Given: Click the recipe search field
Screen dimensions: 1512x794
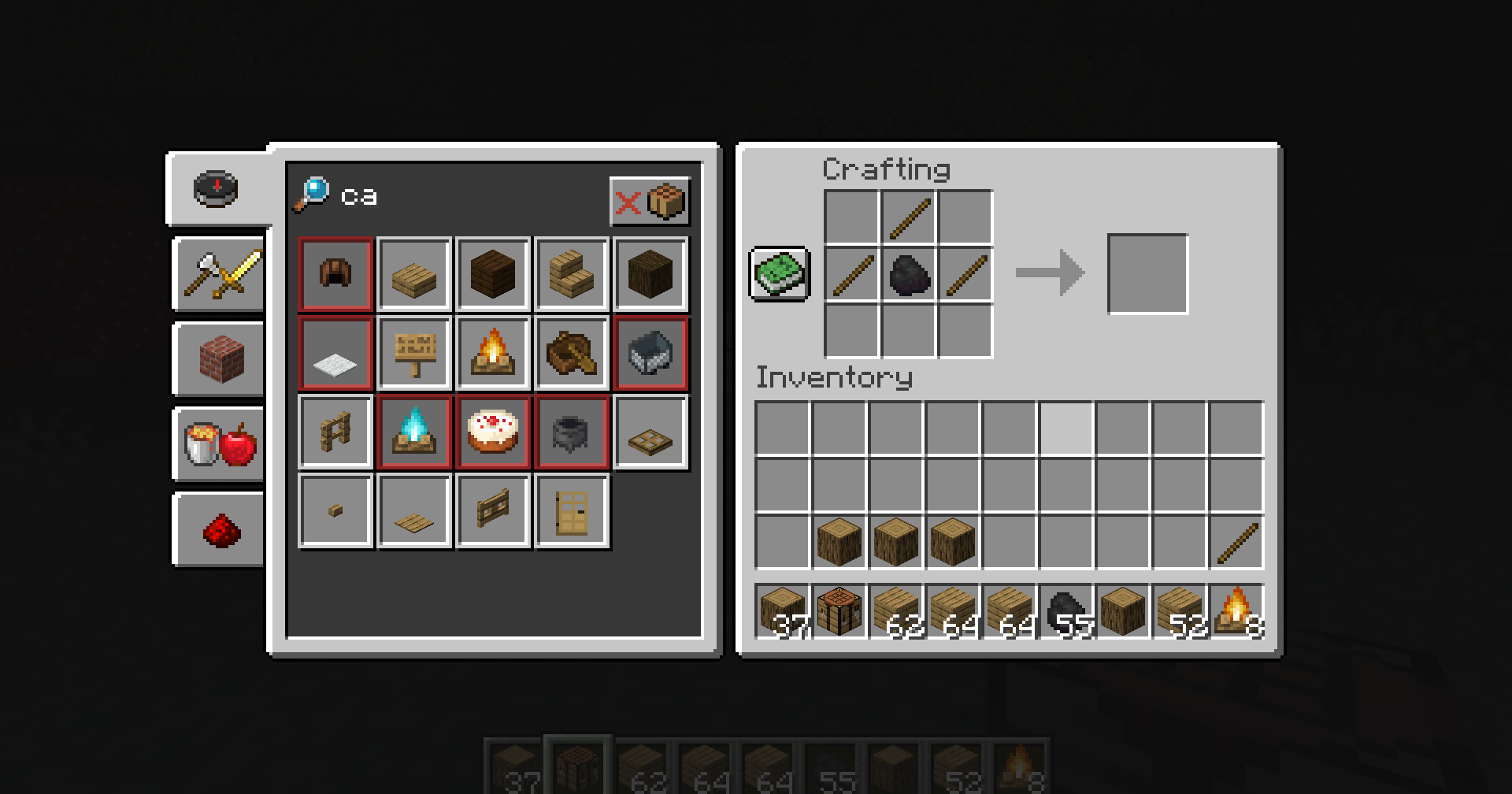Looking at the screenshot, I should coord(472,195).
